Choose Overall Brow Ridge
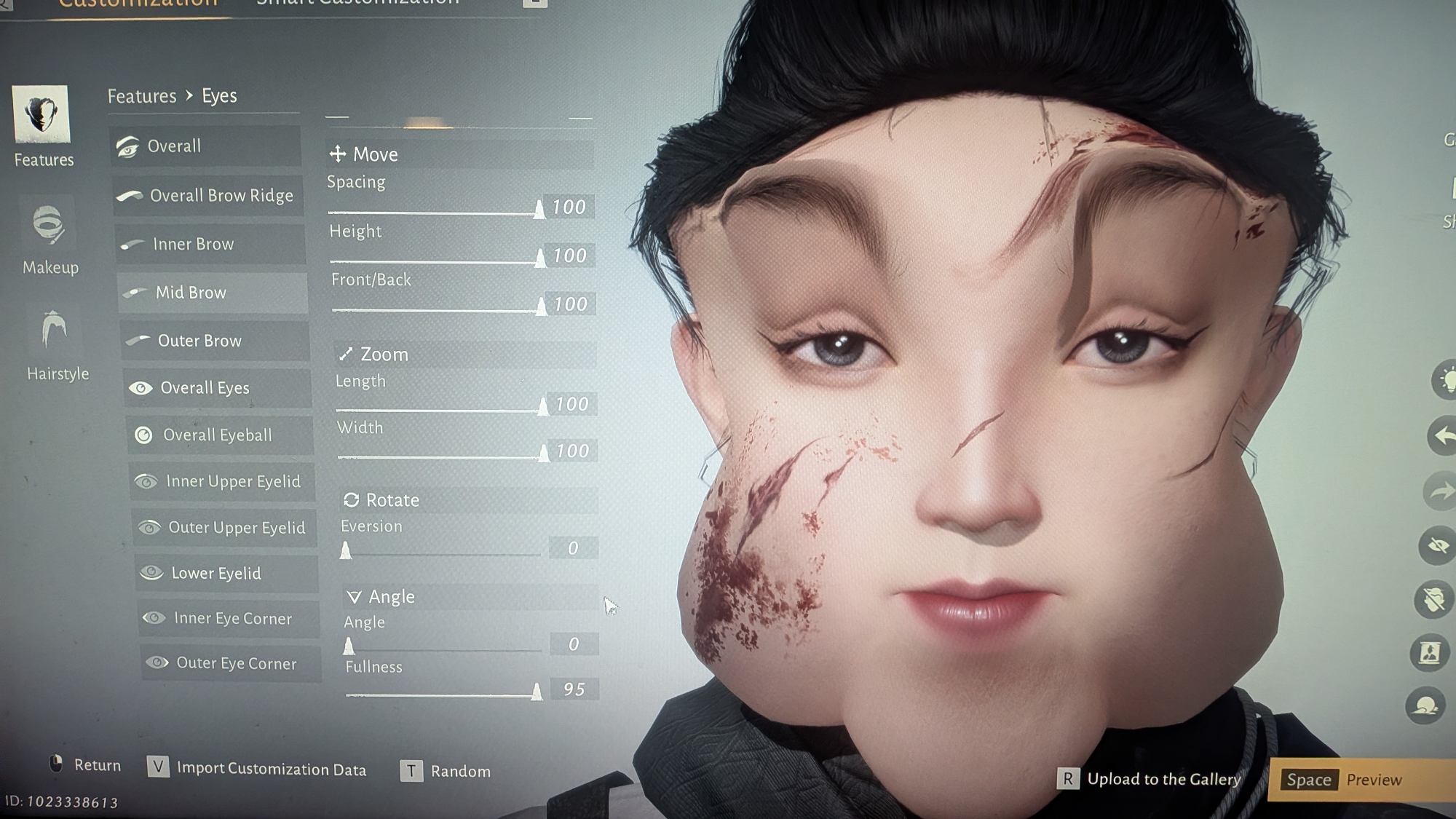The image size is (1456, 819). pyautogui.click(x=208, y=195)
